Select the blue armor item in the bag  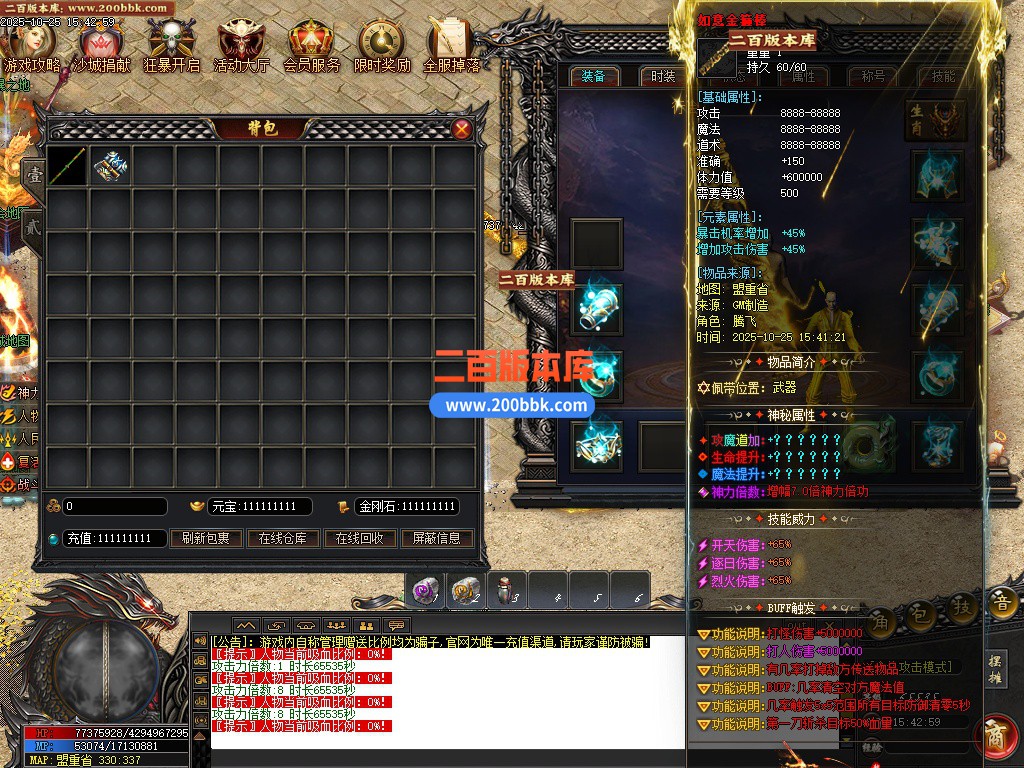coord(111,166)
